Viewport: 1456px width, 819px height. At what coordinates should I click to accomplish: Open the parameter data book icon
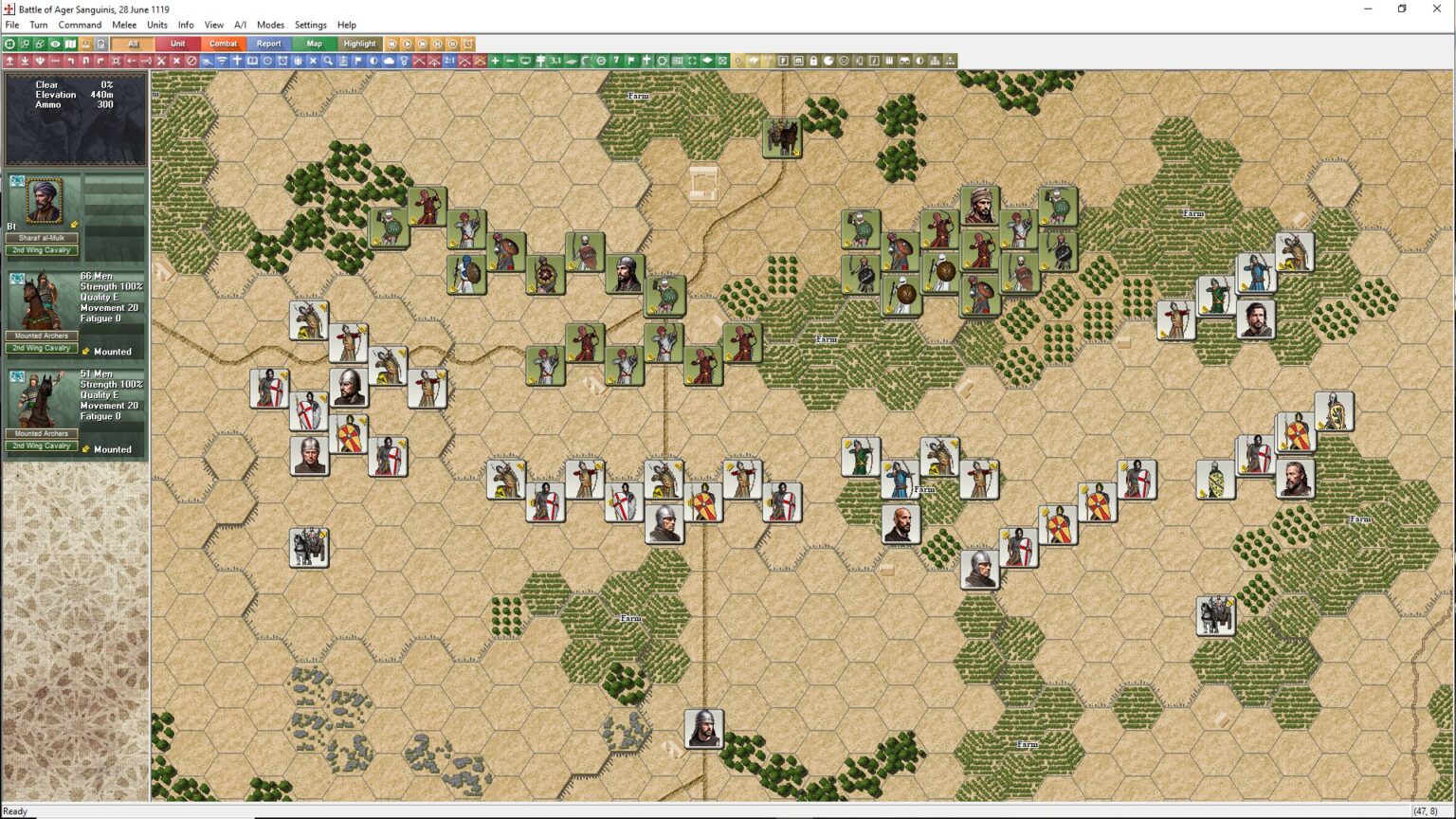coord(251,60)
